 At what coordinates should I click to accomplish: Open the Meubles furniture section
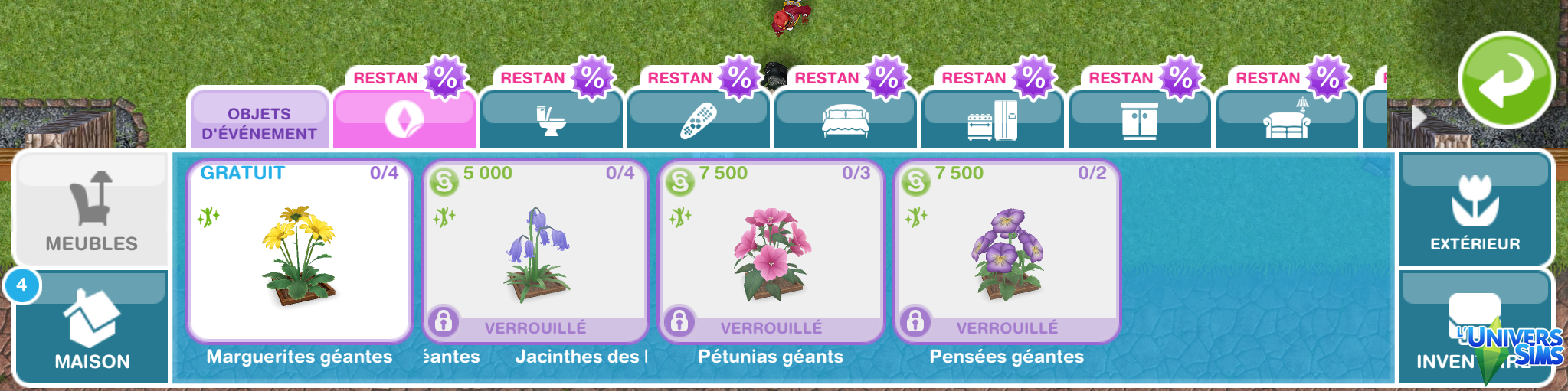(91, 209)
